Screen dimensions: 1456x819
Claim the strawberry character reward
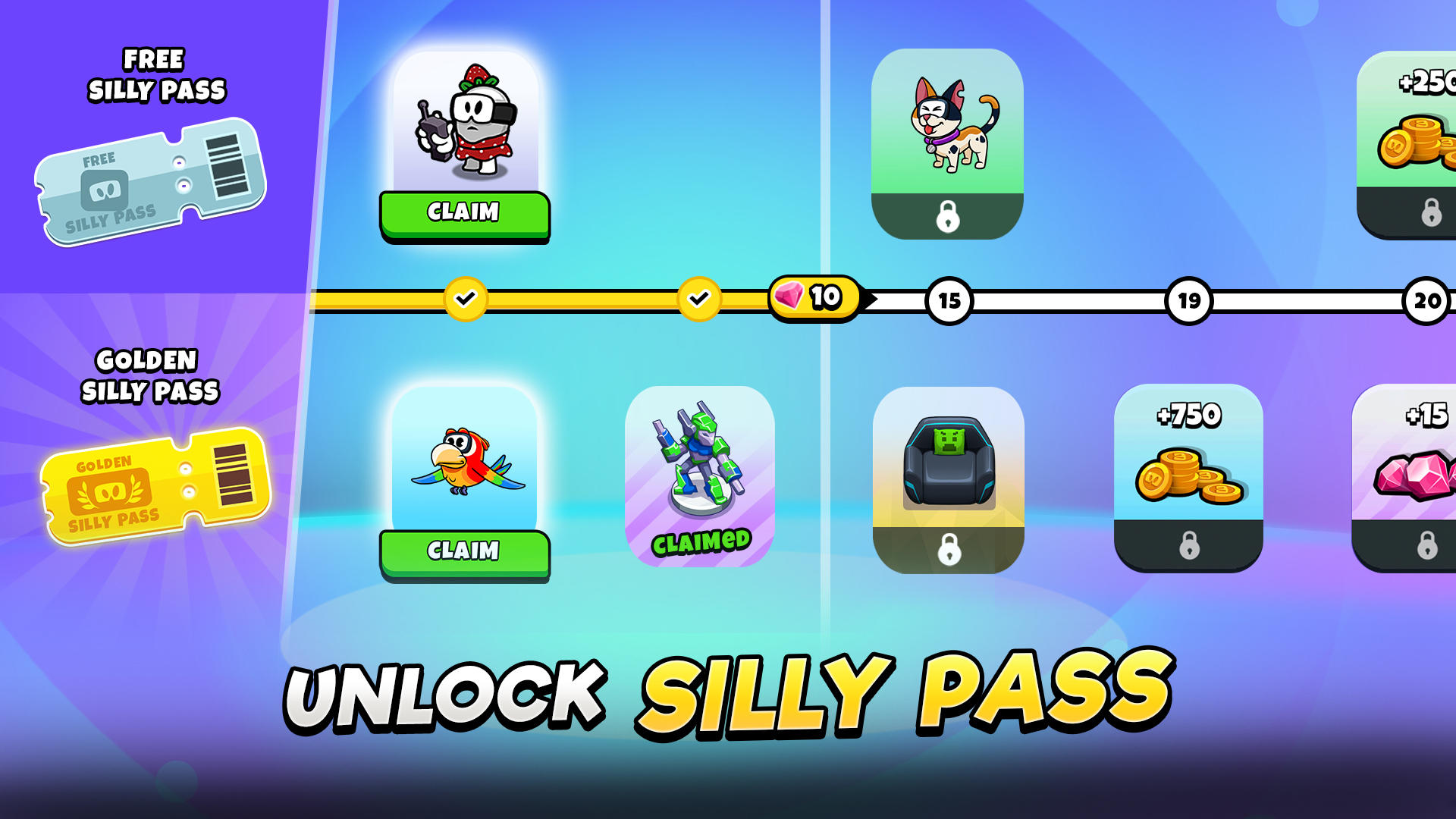pos(466,213)
